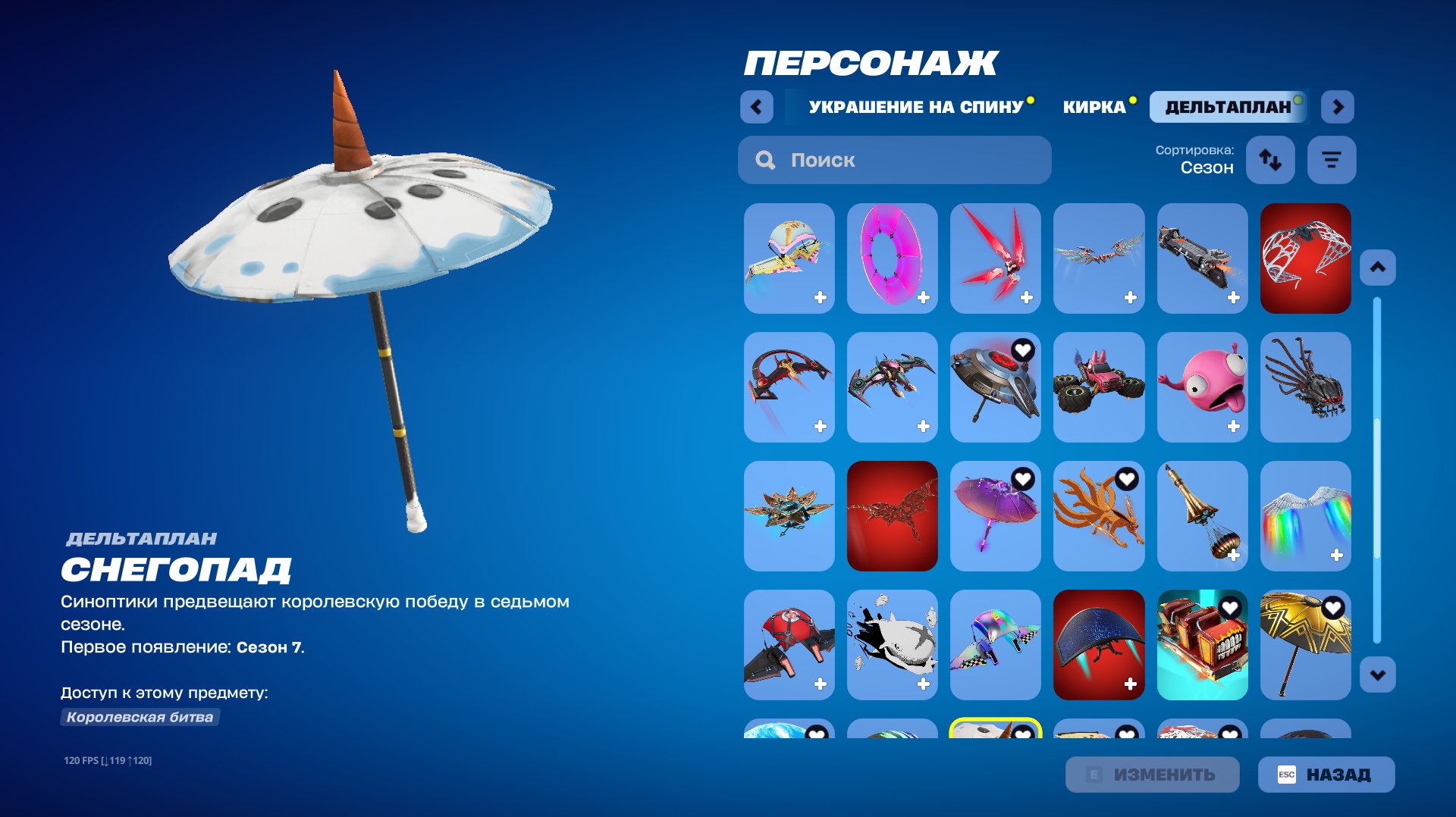This screenshot has height=817, width=1456.
Task: Select the red crystal wings glider
Action: click(x=996, y=258)
